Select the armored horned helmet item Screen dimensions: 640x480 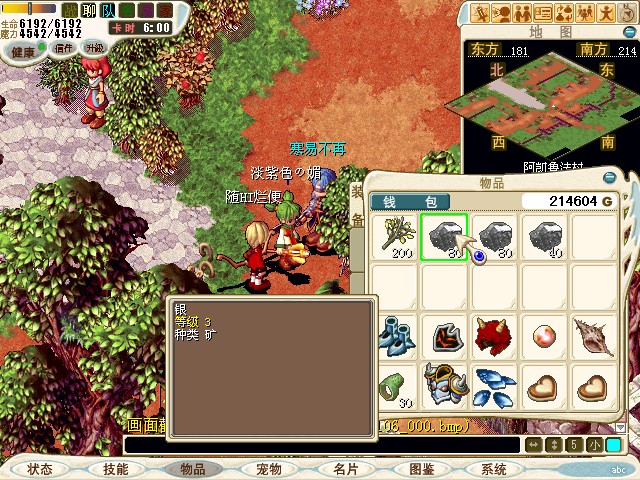[x=444, y=385]
